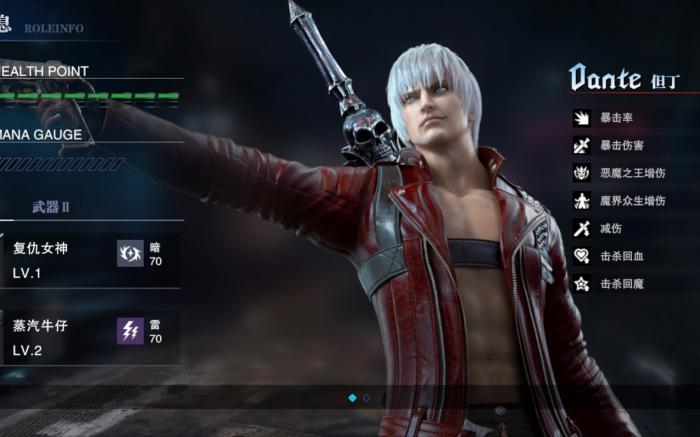Click the dark element icon for 复仇女神
The width and height of the screenshot is (700, 437).
(130, 254)
